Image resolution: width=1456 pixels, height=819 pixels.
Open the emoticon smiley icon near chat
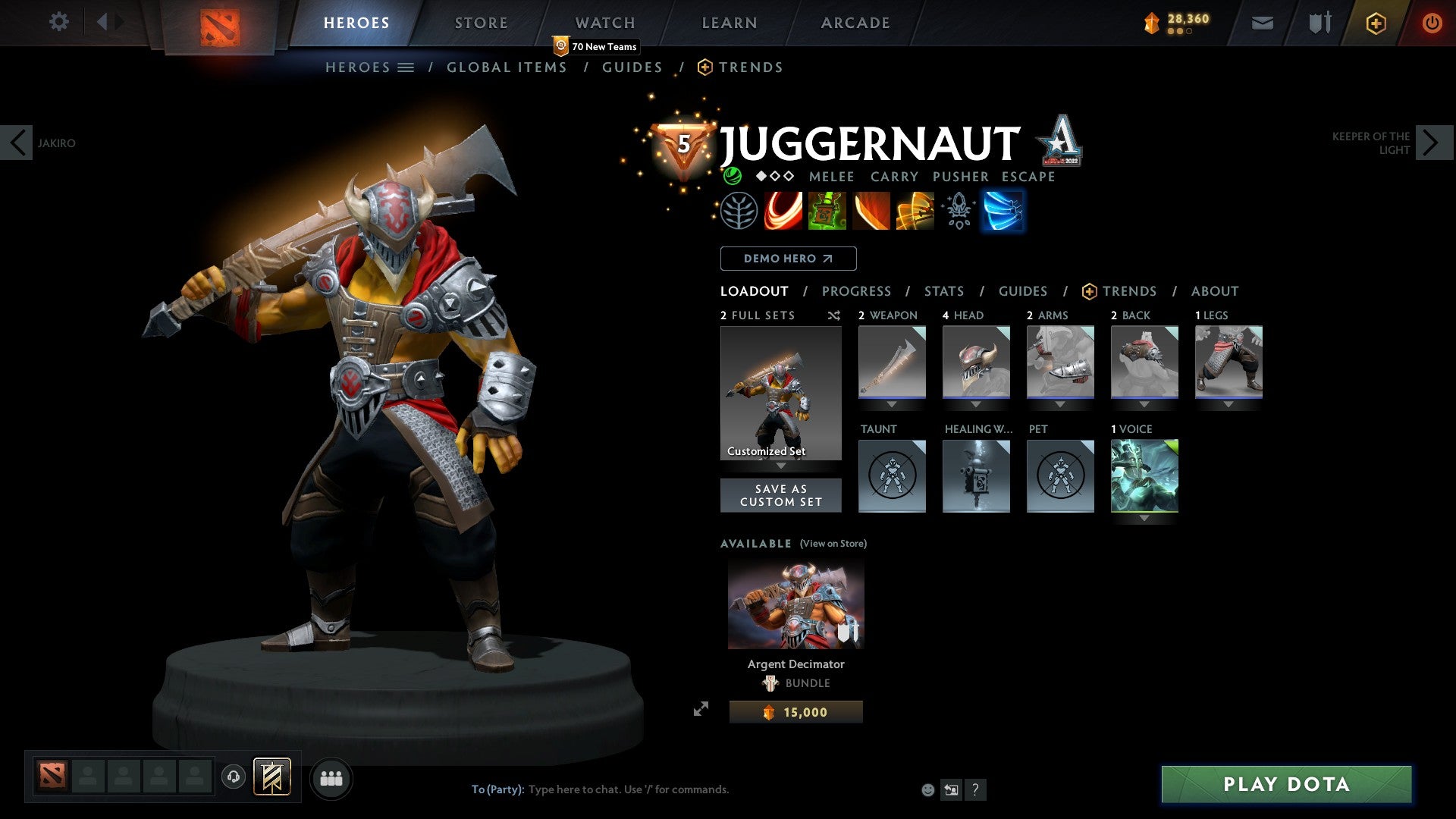pyautogui.click(x=927, y=789)
